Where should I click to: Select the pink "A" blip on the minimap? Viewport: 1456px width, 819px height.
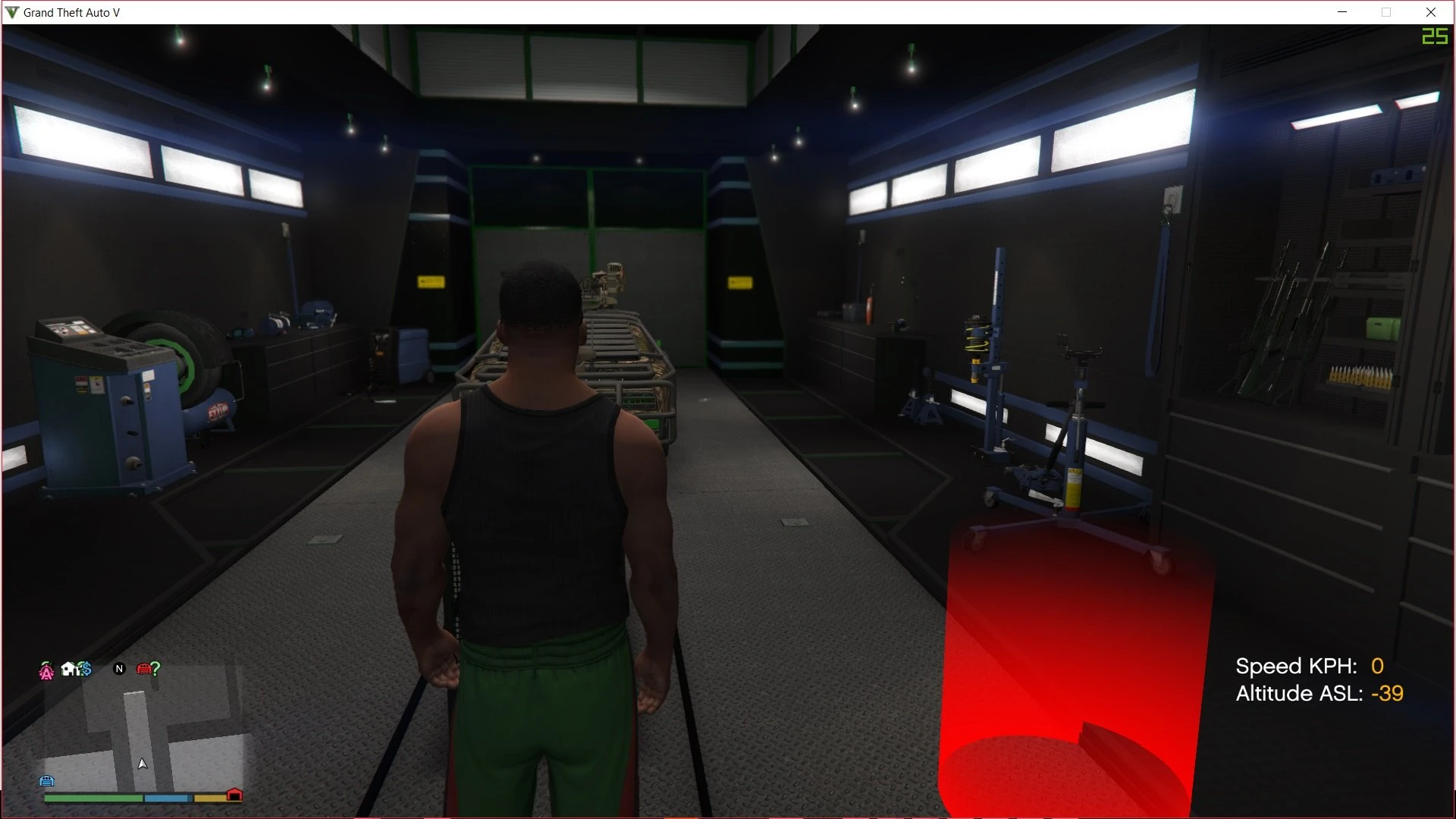pyautogui.click(x=46, y=670)
